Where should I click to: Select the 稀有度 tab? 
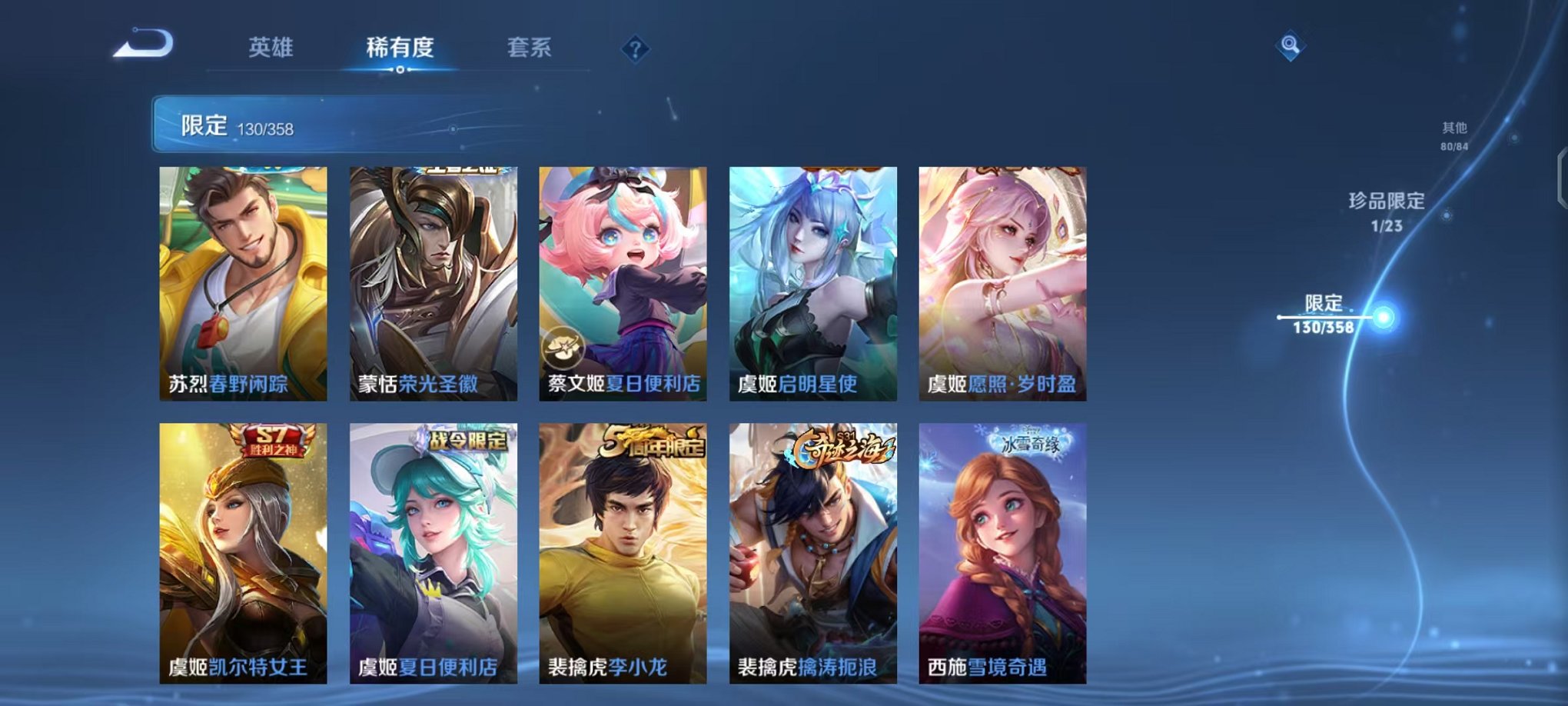coord(400,48)
